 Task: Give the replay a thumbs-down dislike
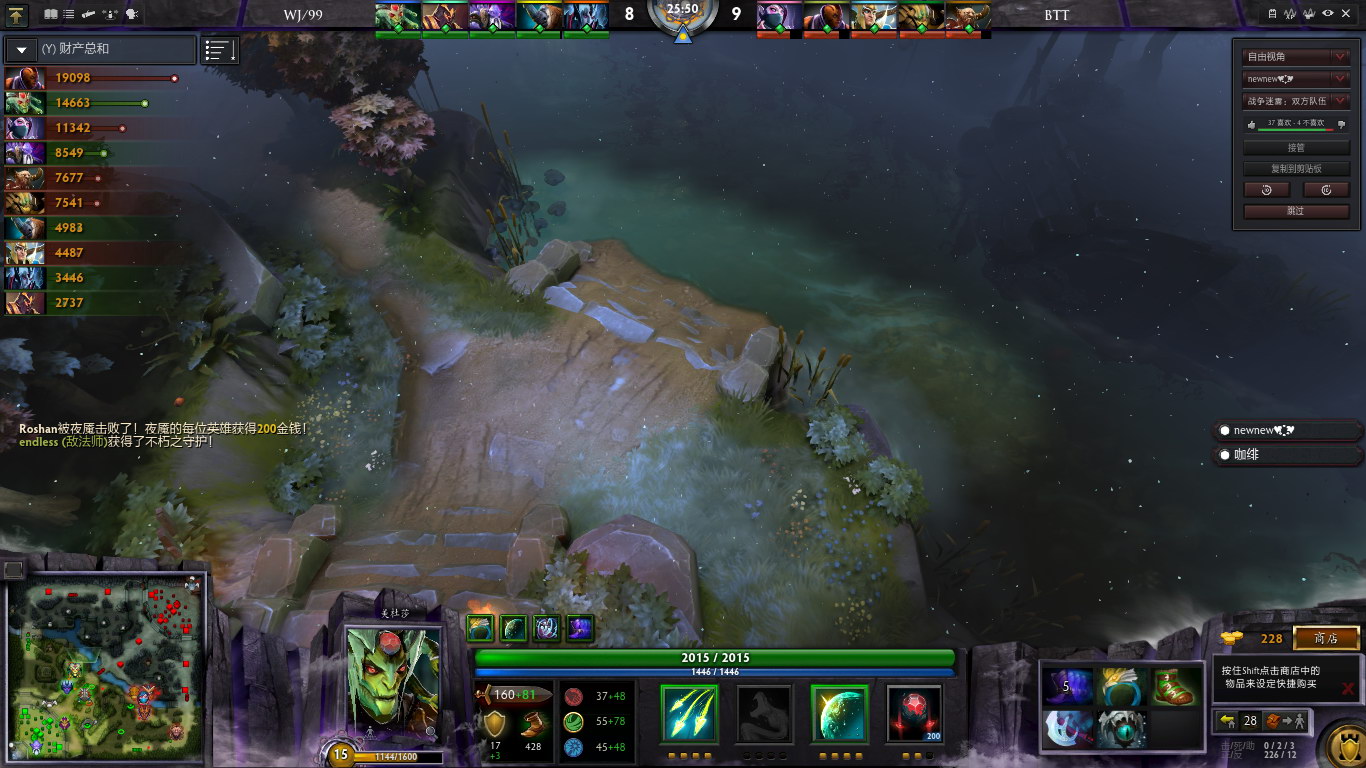pyautogui.click(x=1341, y=124)
